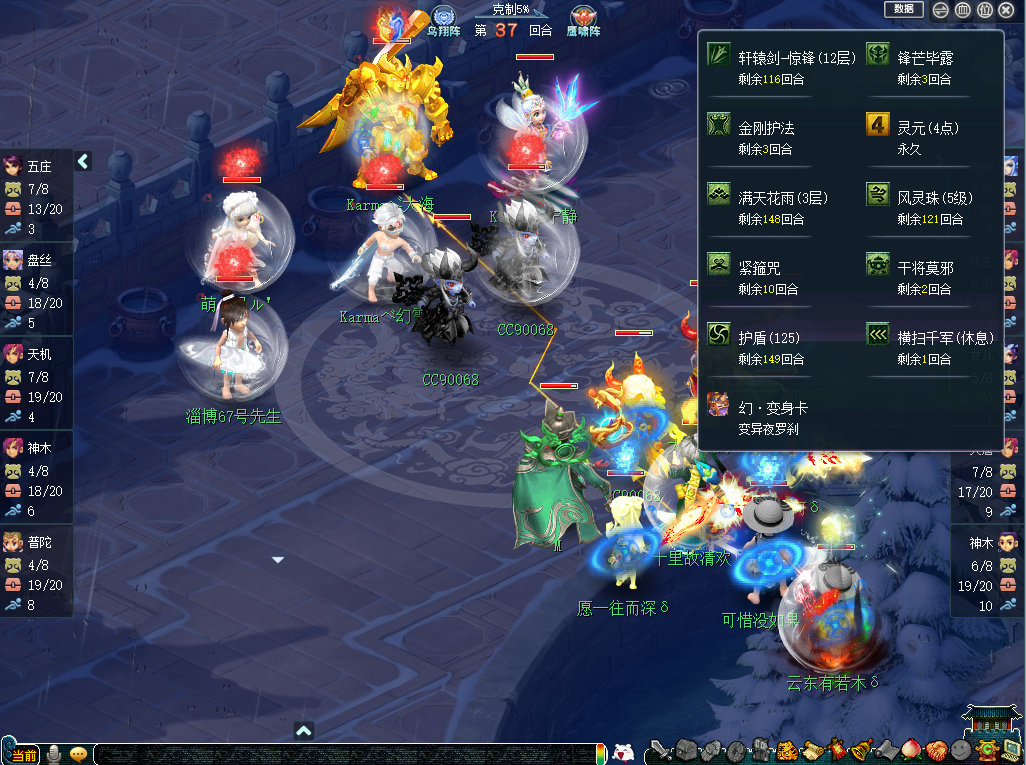Click the 鹰啸阵 formation icon
This screenshot has width=1026, height=765.
(584, 18)
